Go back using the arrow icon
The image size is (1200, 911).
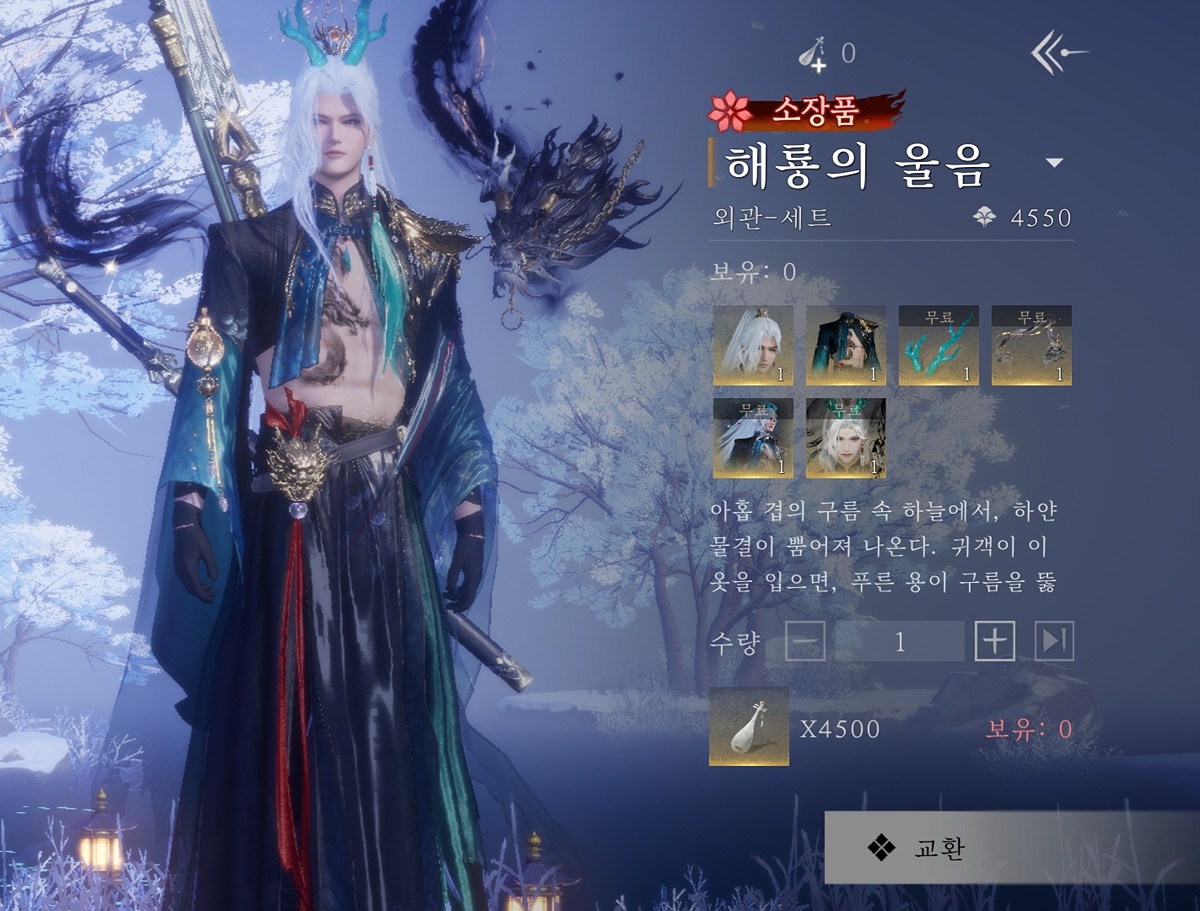1059,52
